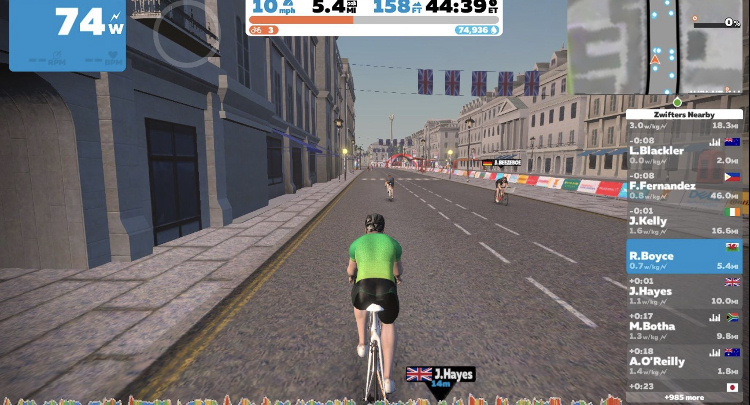Select J.Kelly's rider row
750x405 pixels.
click(x=684, y=221)
